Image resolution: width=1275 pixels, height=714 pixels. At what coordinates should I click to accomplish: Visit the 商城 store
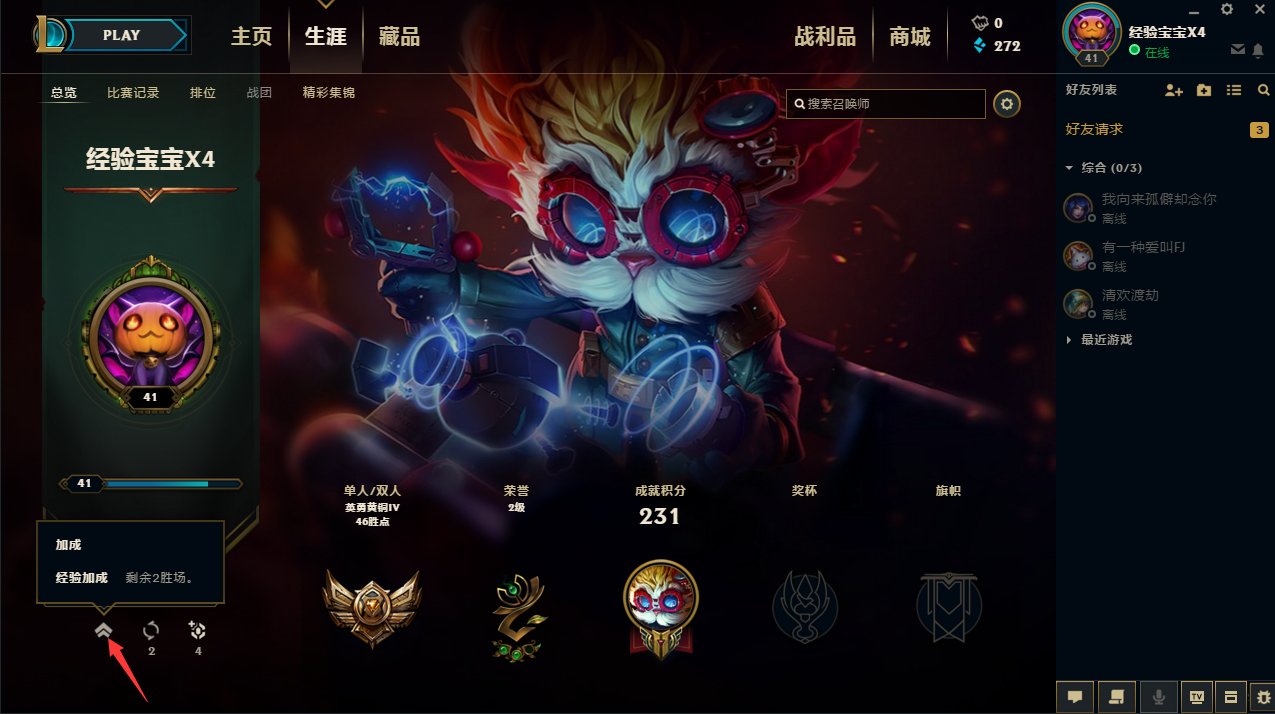[910, 37]
